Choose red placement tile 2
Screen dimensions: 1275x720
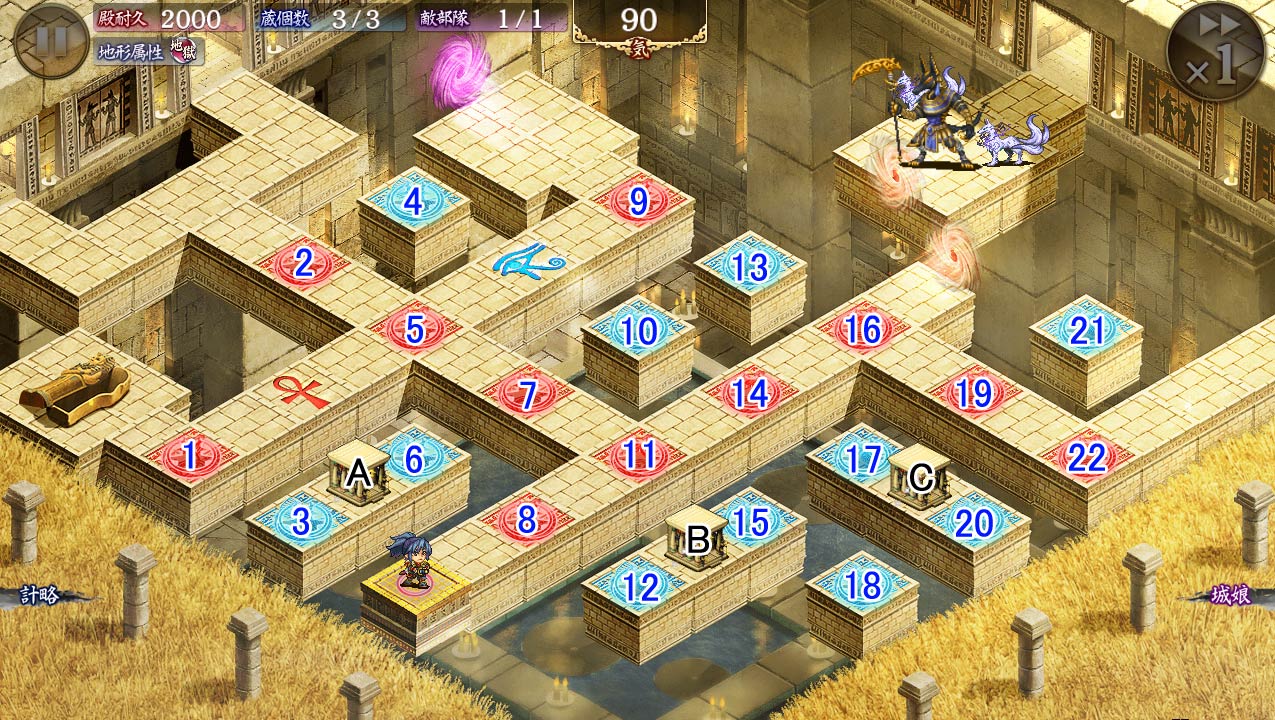click(x=304, y=263)
